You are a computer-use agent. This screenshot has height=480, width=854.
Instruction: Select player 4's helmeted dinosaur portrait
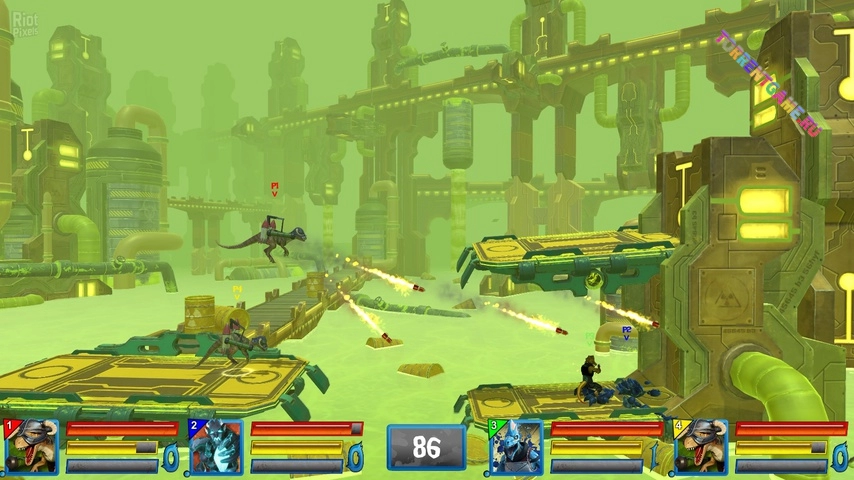pyautogui.click(x=700, y=447)
